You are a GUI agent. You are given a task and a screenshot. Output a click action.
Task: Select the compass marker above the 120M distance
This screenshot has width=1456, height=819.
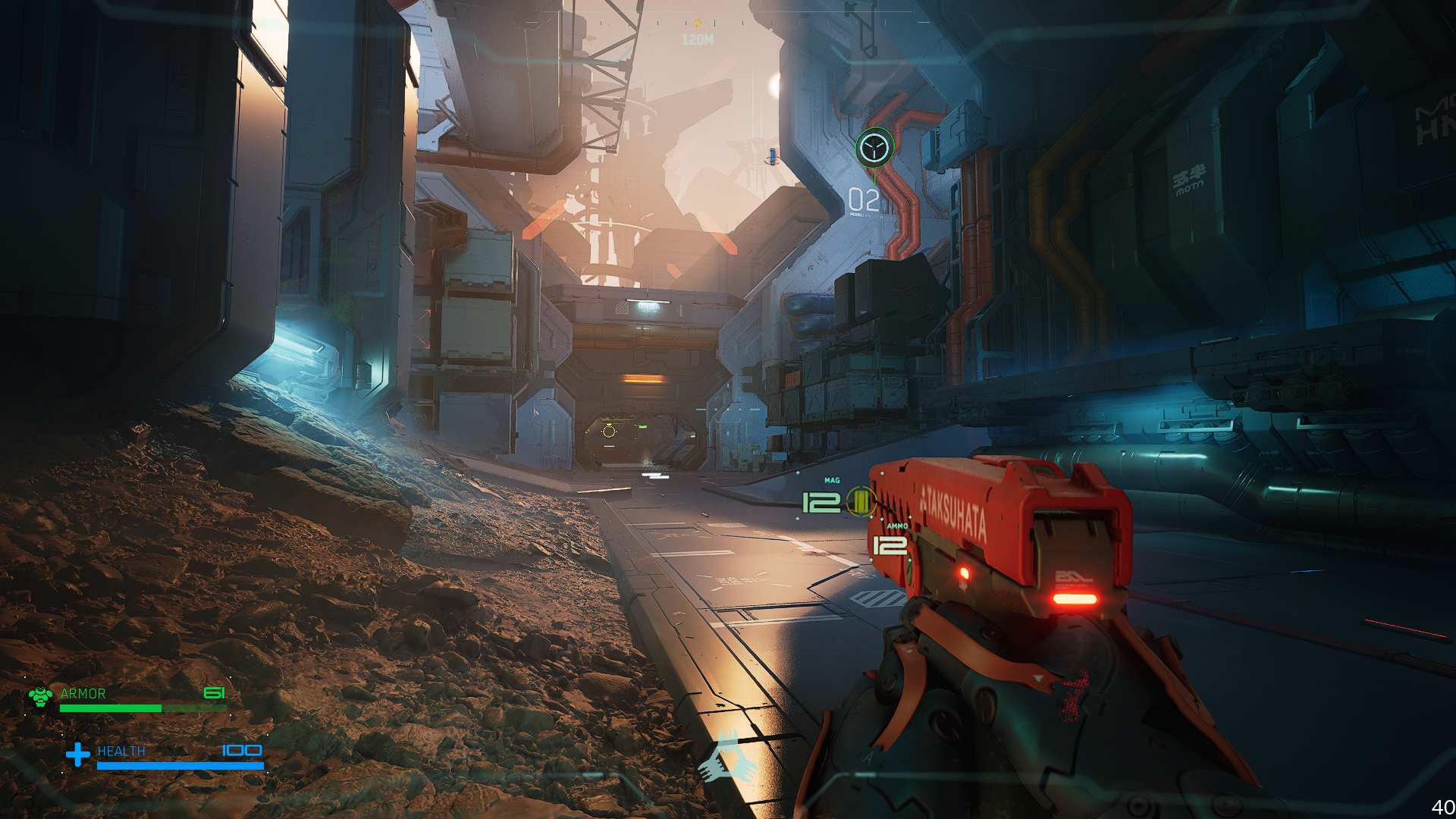[697, 23]
